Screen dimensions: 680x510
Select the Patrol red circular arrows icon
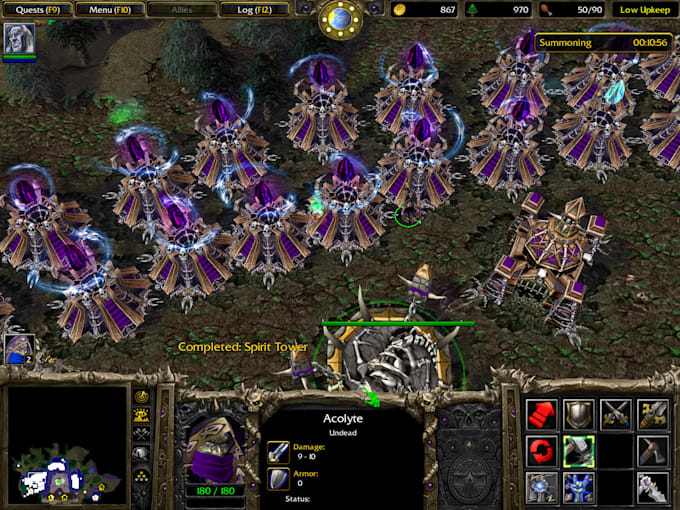(541, 450)
